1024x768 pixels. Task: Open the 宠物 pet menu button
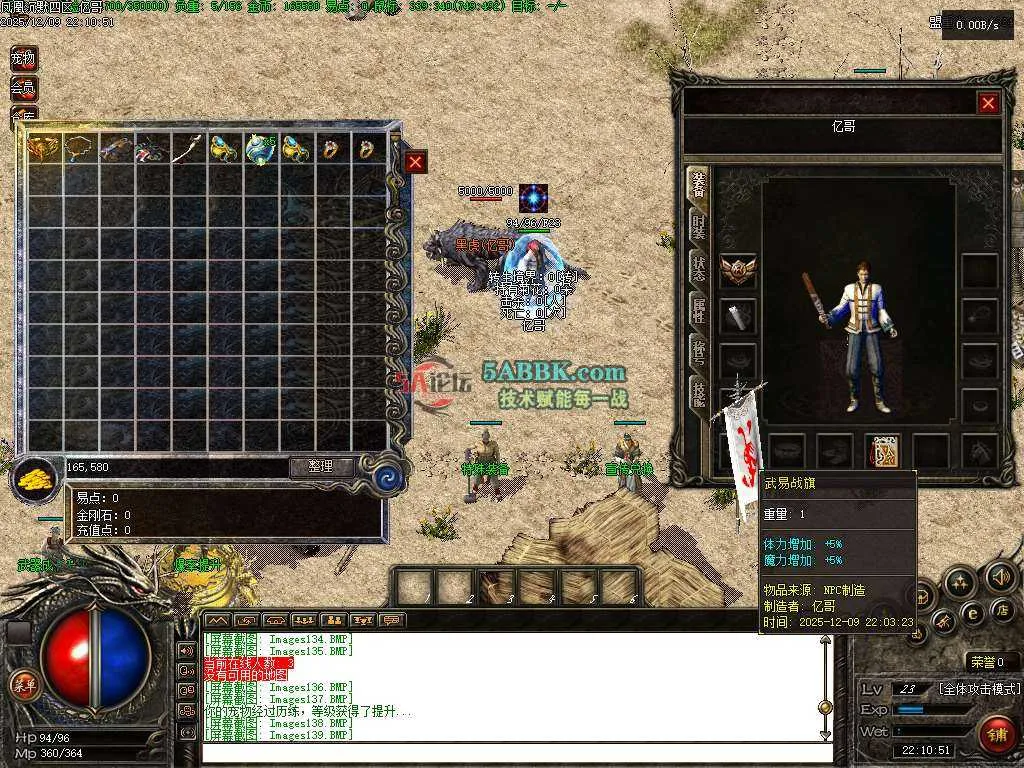click(x=23, y=59)
